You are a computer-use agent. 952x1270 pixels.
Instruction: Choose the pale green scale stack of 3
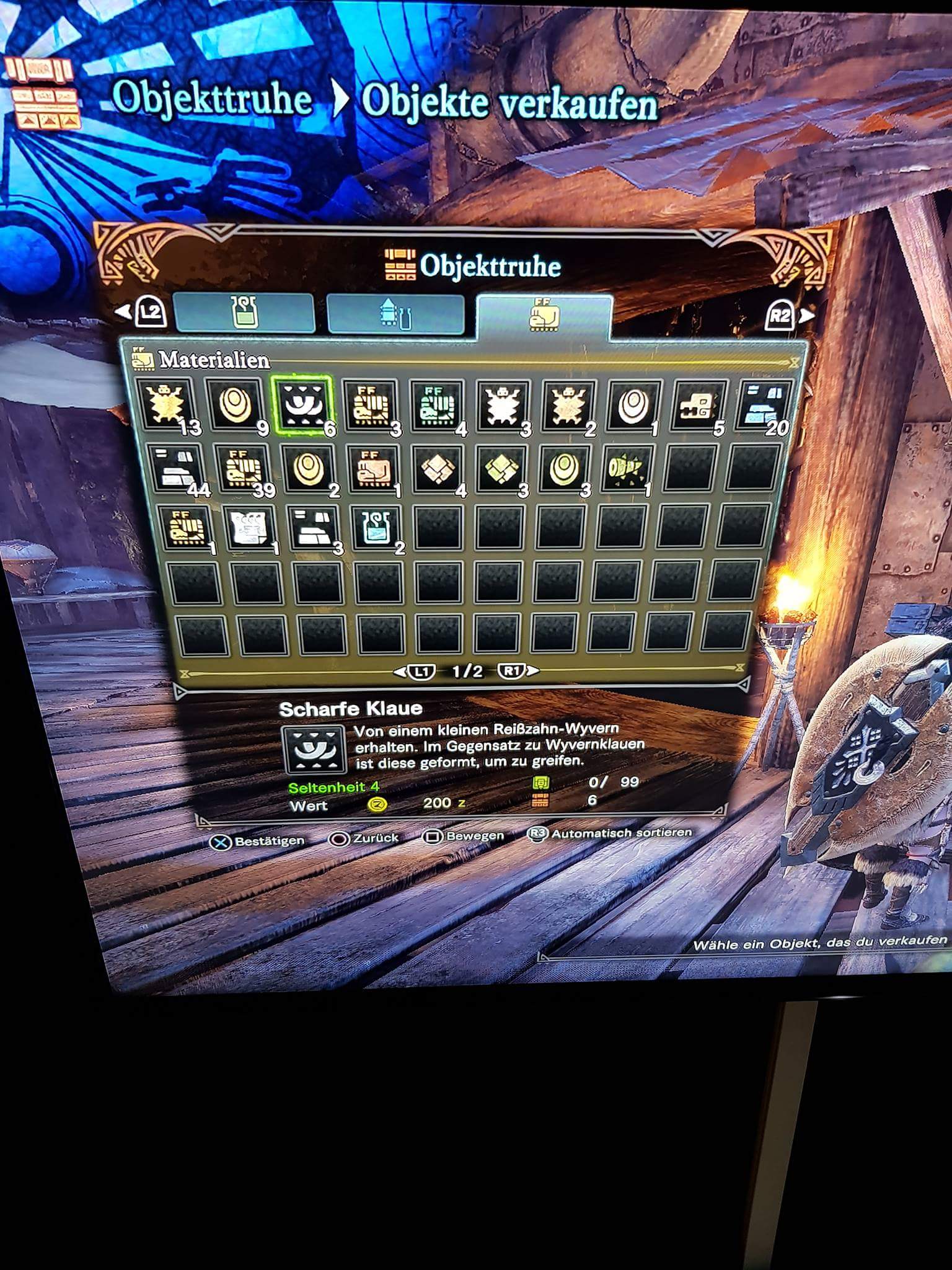point(564,469)
